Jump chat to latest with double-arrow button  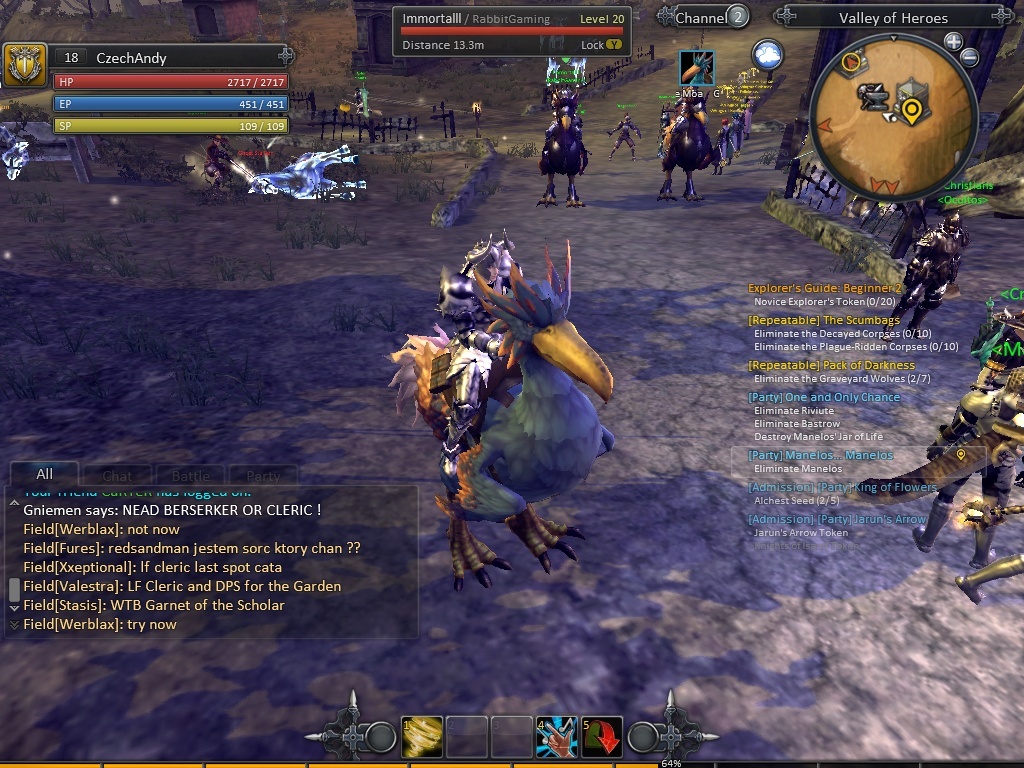[x=14, y=625]
